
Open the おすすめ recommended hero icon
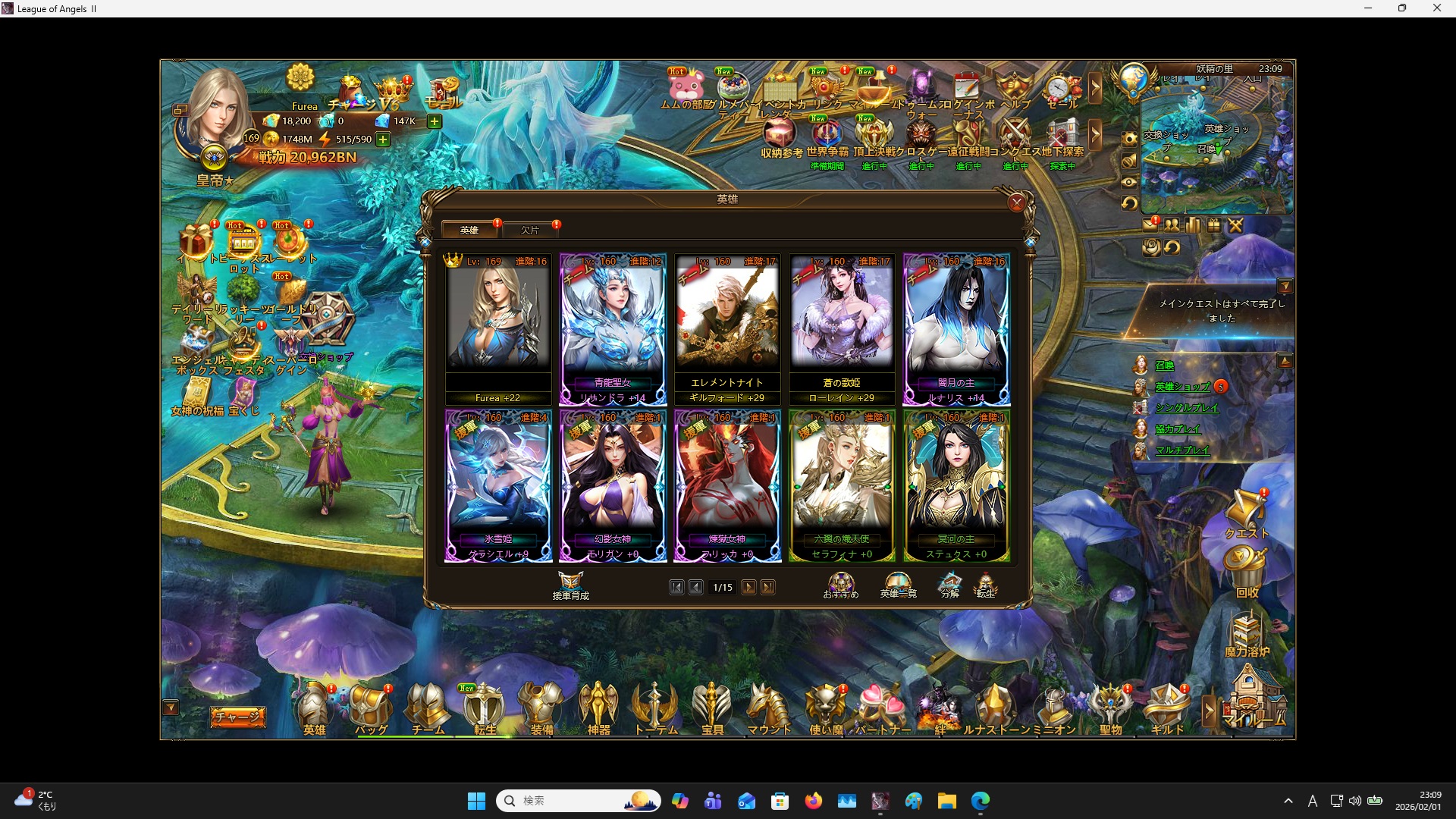point(842,584)
